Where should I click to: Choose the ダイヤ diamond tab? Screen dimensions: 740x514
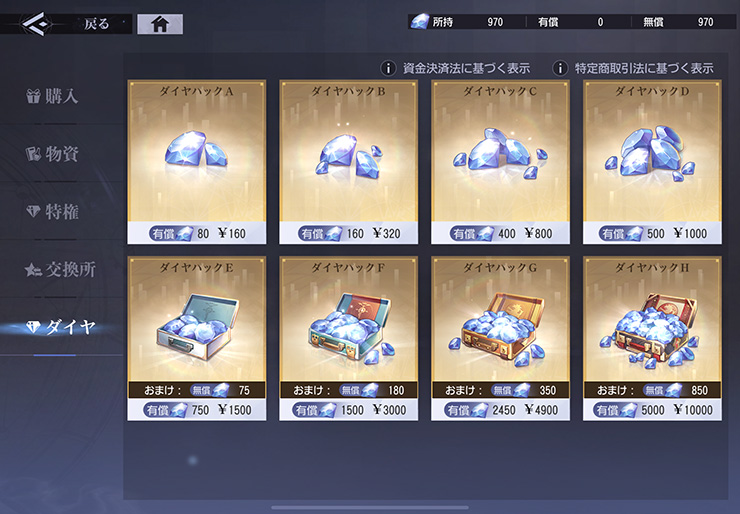pyautogui.click(x=62, y=327)
